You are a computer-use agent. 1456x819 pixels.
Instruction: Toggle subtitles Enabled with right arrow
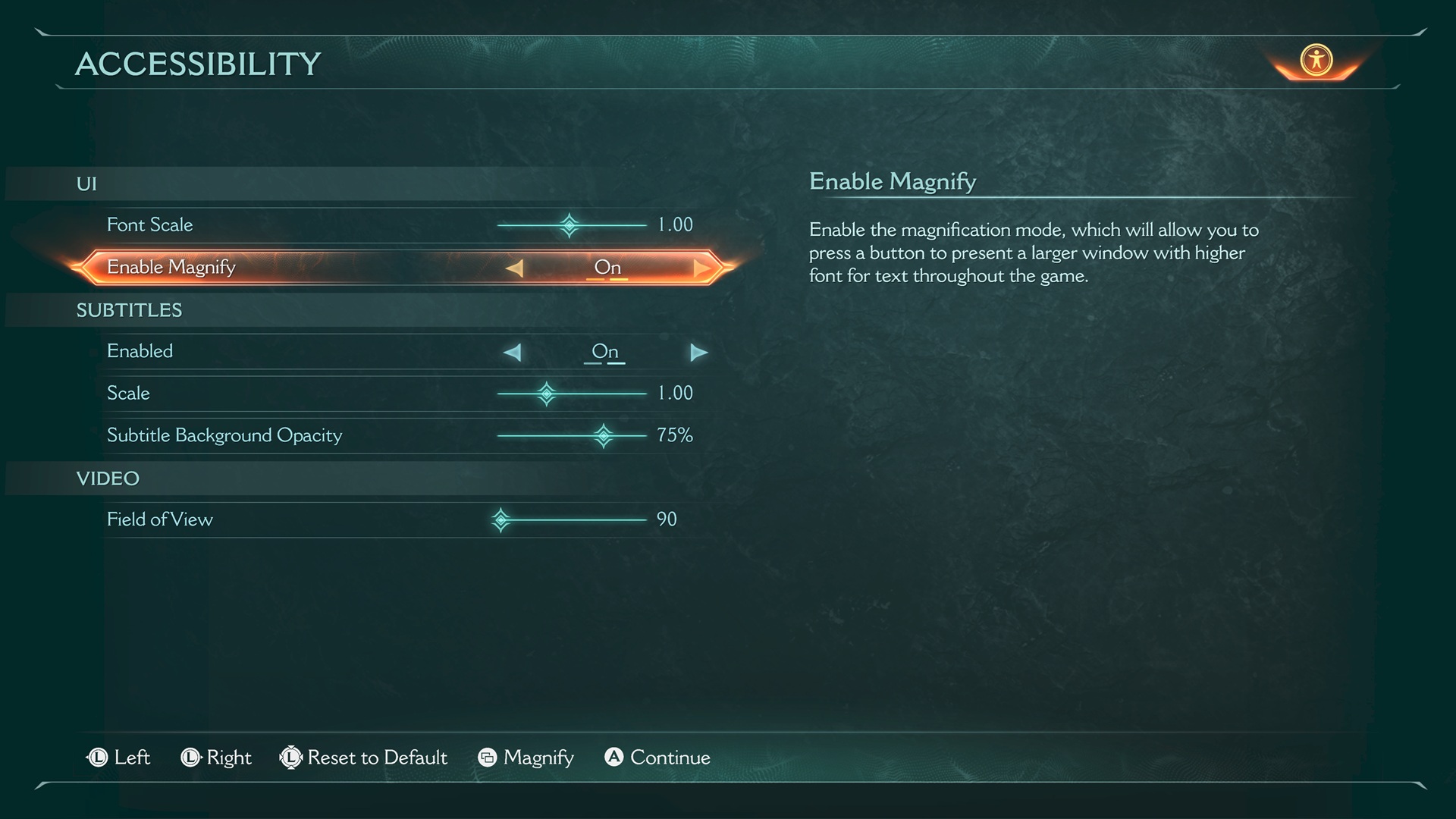pyautogui.click(x=698, y=353)
